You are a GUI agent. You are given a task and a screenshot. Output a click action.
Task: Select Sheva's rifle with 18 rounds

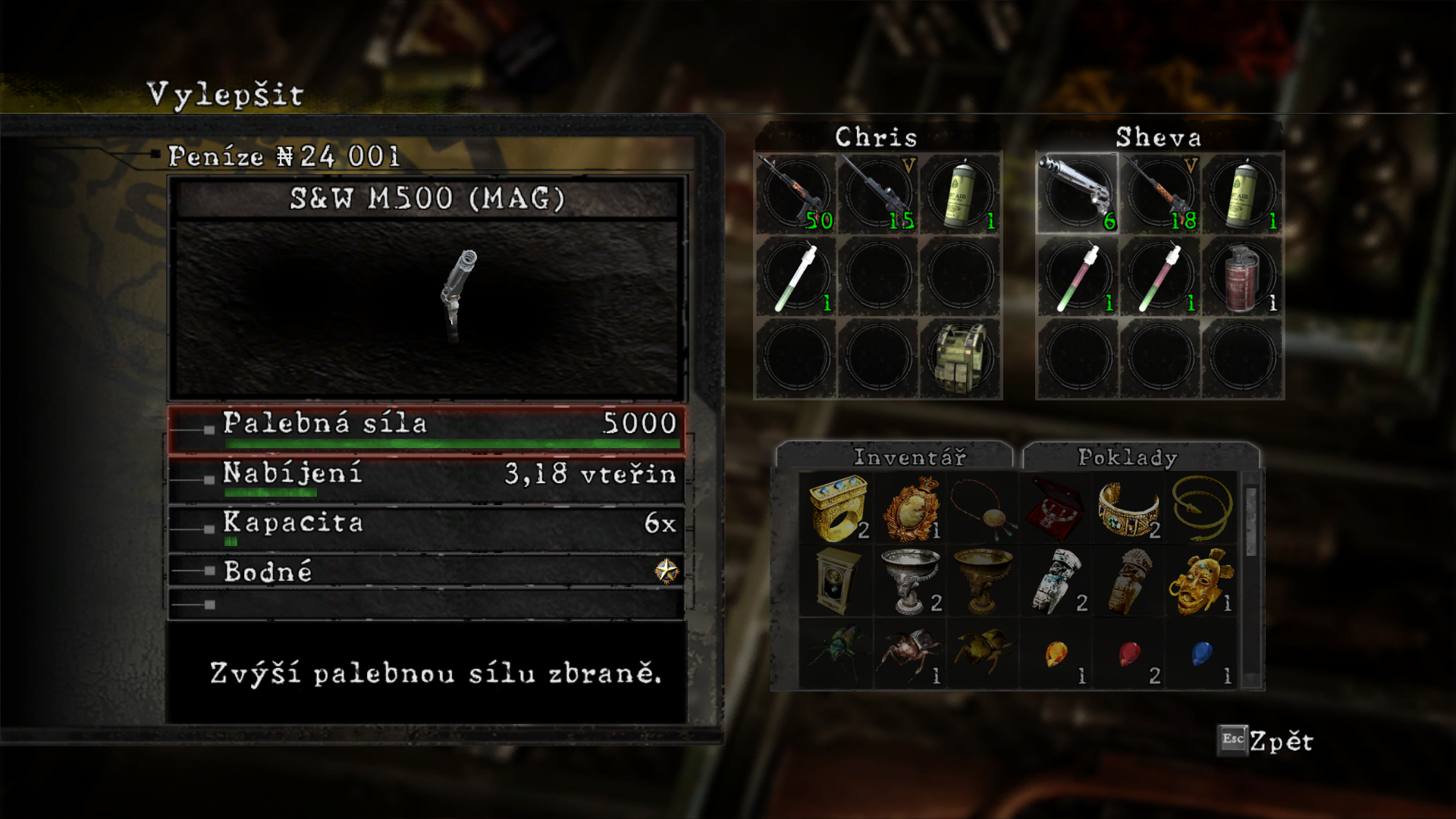point(1159,193)
